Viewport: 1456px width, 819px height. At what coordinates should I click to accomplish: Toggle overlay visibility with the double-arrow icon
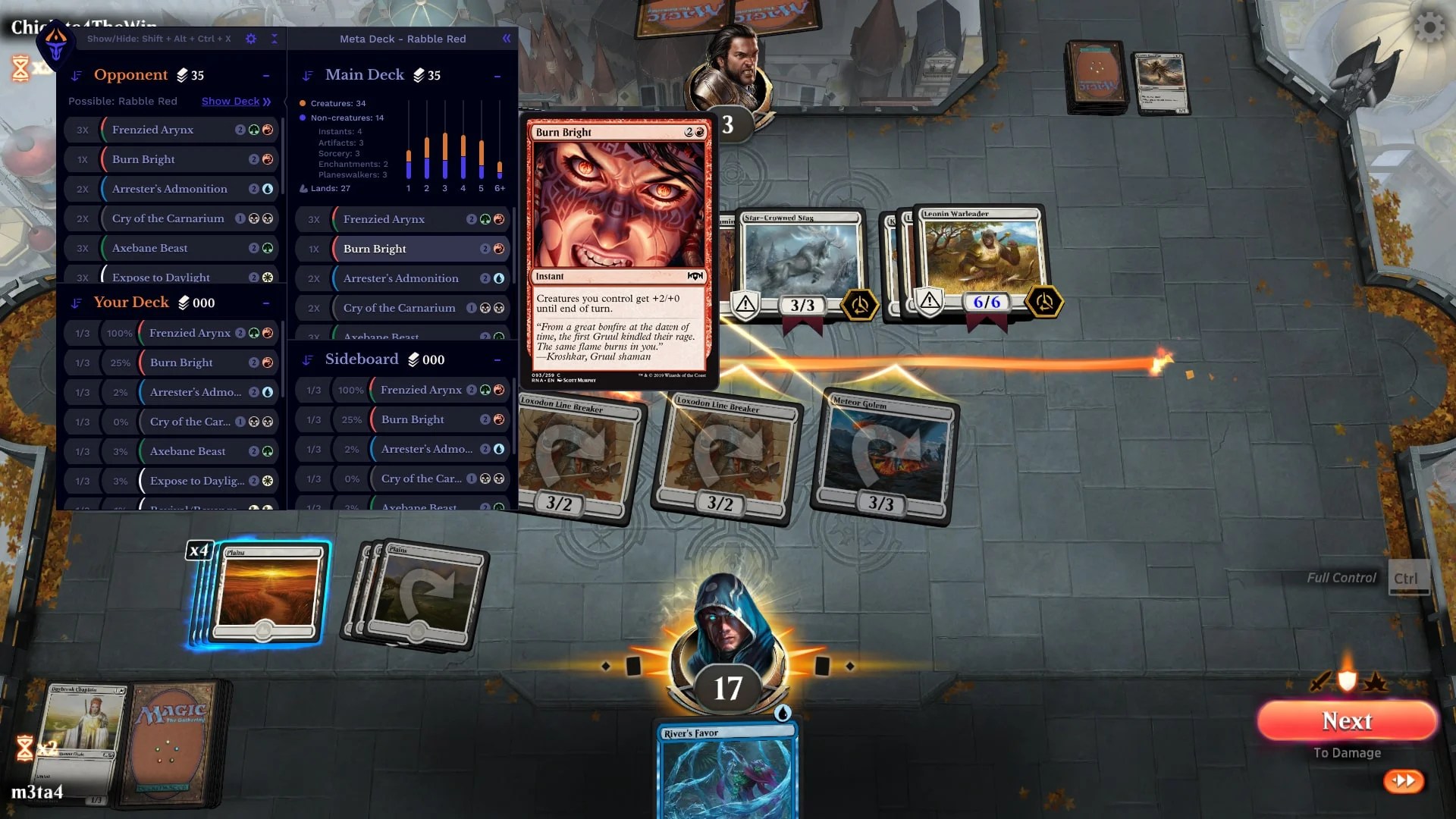point(275,39)
